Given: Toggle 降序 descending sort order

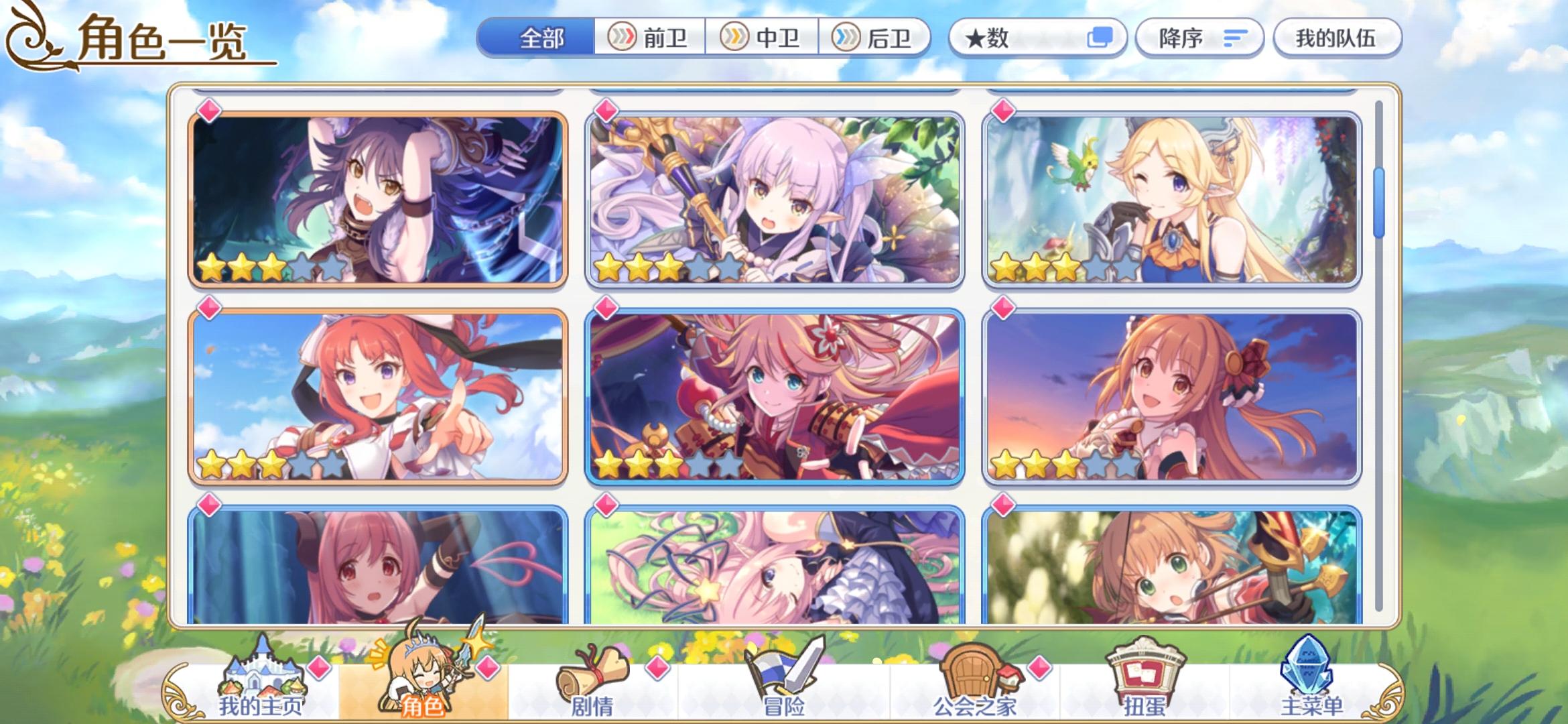Looking at the screenshot, I should pyautogui.click(x=1199, y=38).
